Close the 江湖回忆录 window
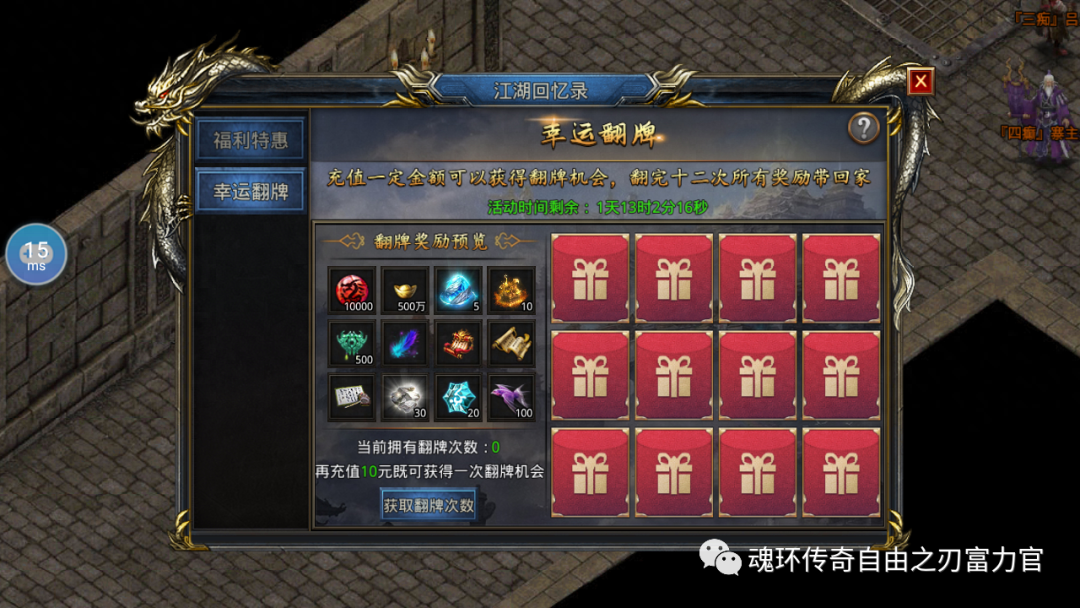Image resolution: width=1080 pixels, height=608 pixels. [920, 82]
